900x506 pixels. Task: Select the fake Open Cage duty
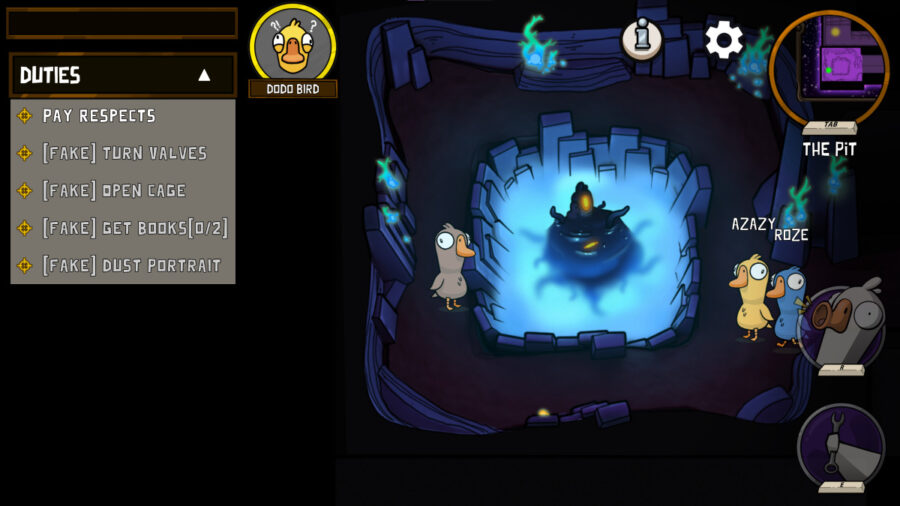(114, 191)
